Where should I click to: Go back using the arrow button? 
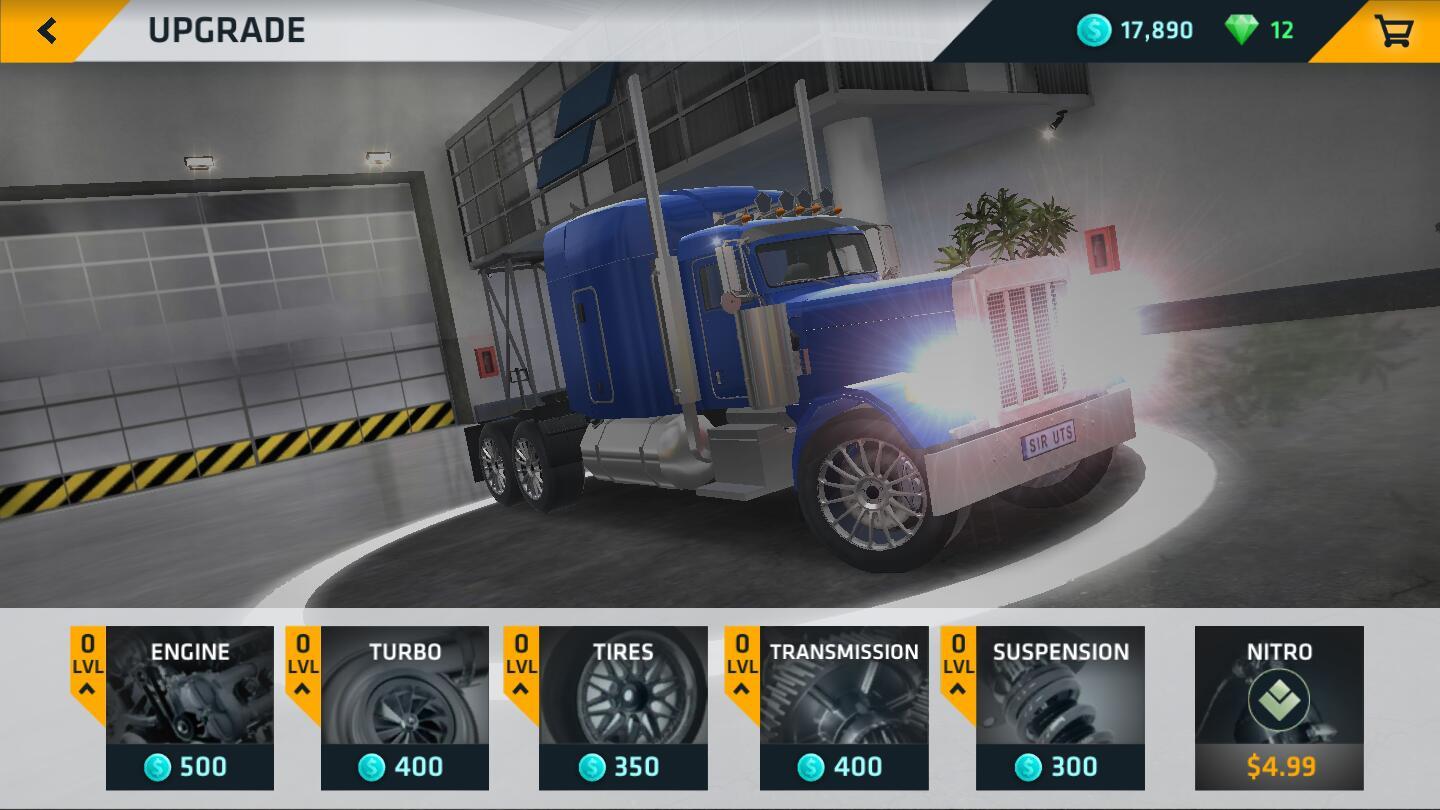46,30
